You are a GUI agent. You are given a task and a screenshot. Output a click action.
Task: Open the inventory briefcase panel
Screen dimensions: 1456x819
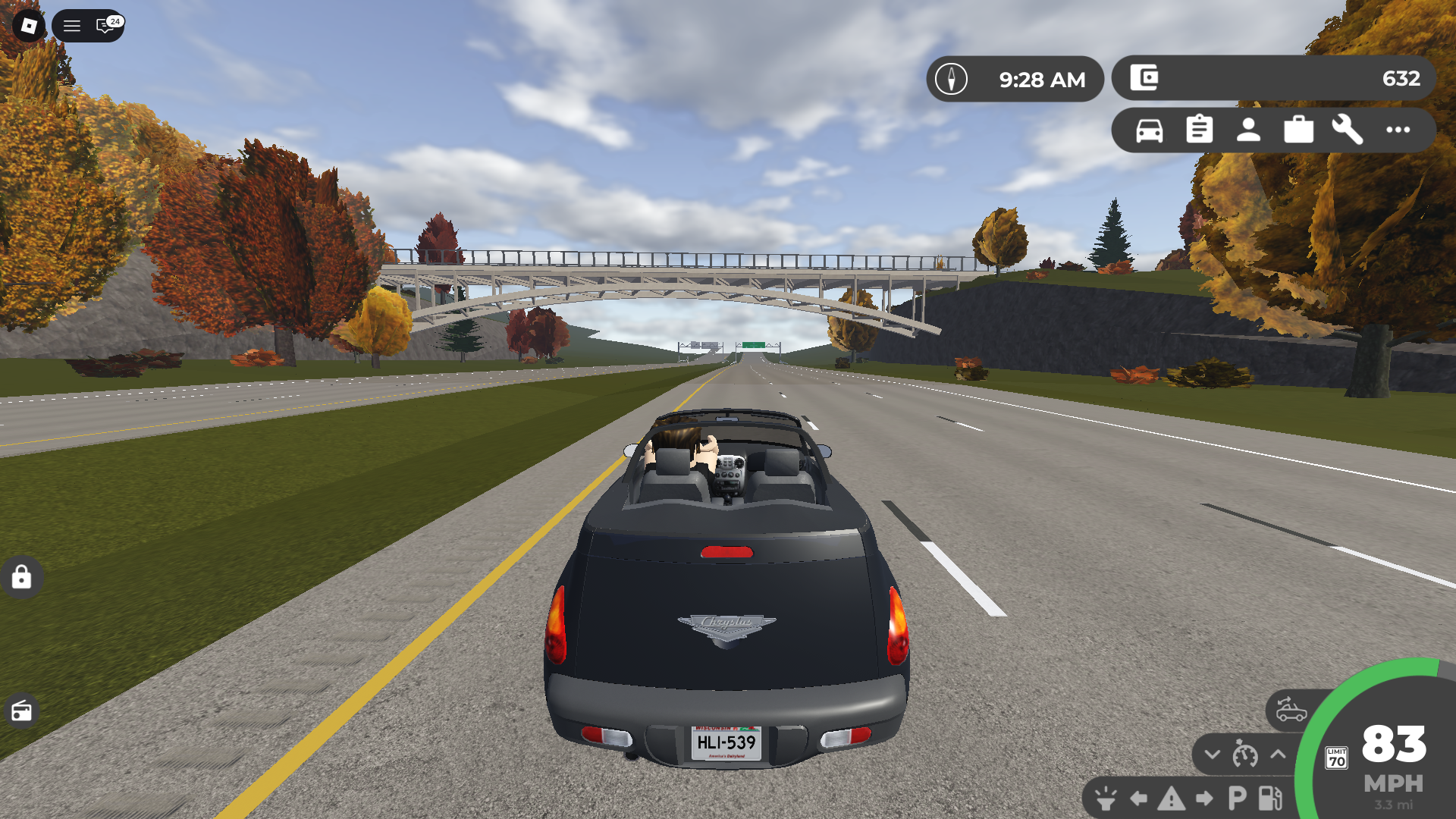(1298, 130)
